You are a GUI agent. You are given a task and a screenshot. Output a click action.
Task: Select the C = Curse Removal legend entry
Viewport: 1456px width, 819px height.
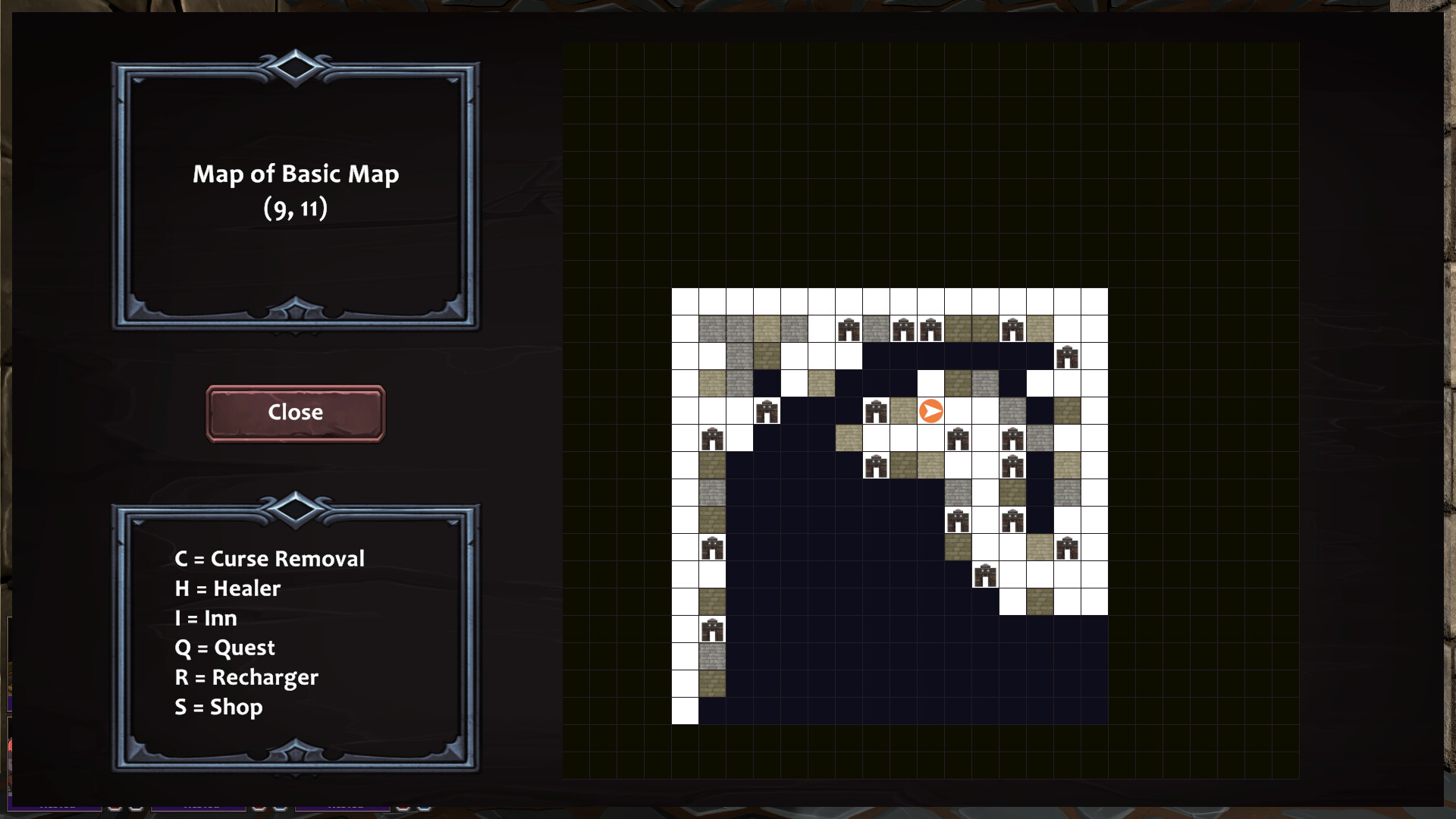pyautogui.click(x=270, y=559)
